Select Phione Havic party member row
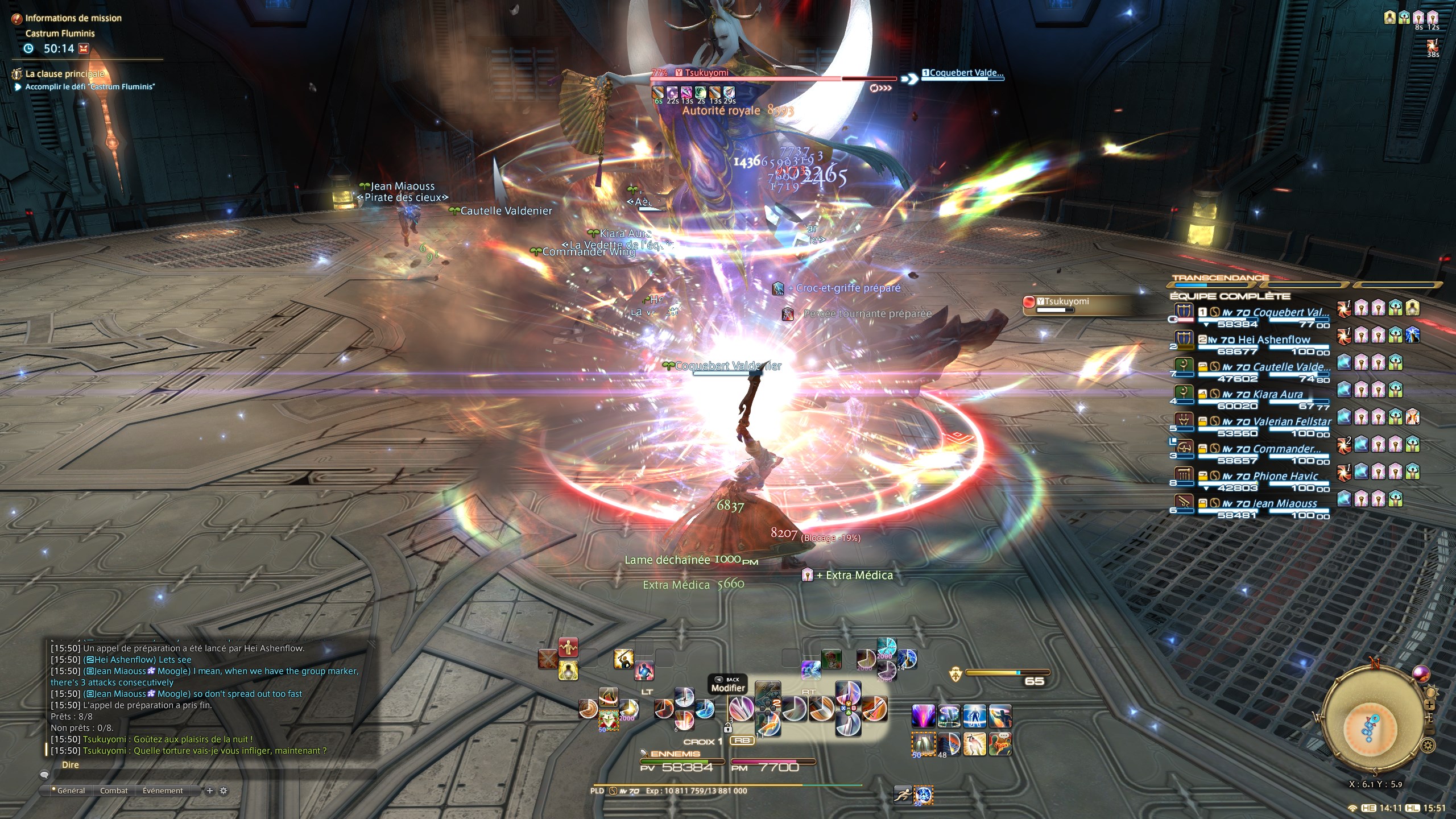This screenshot has width=1456, height=819. click(1263, 477)
